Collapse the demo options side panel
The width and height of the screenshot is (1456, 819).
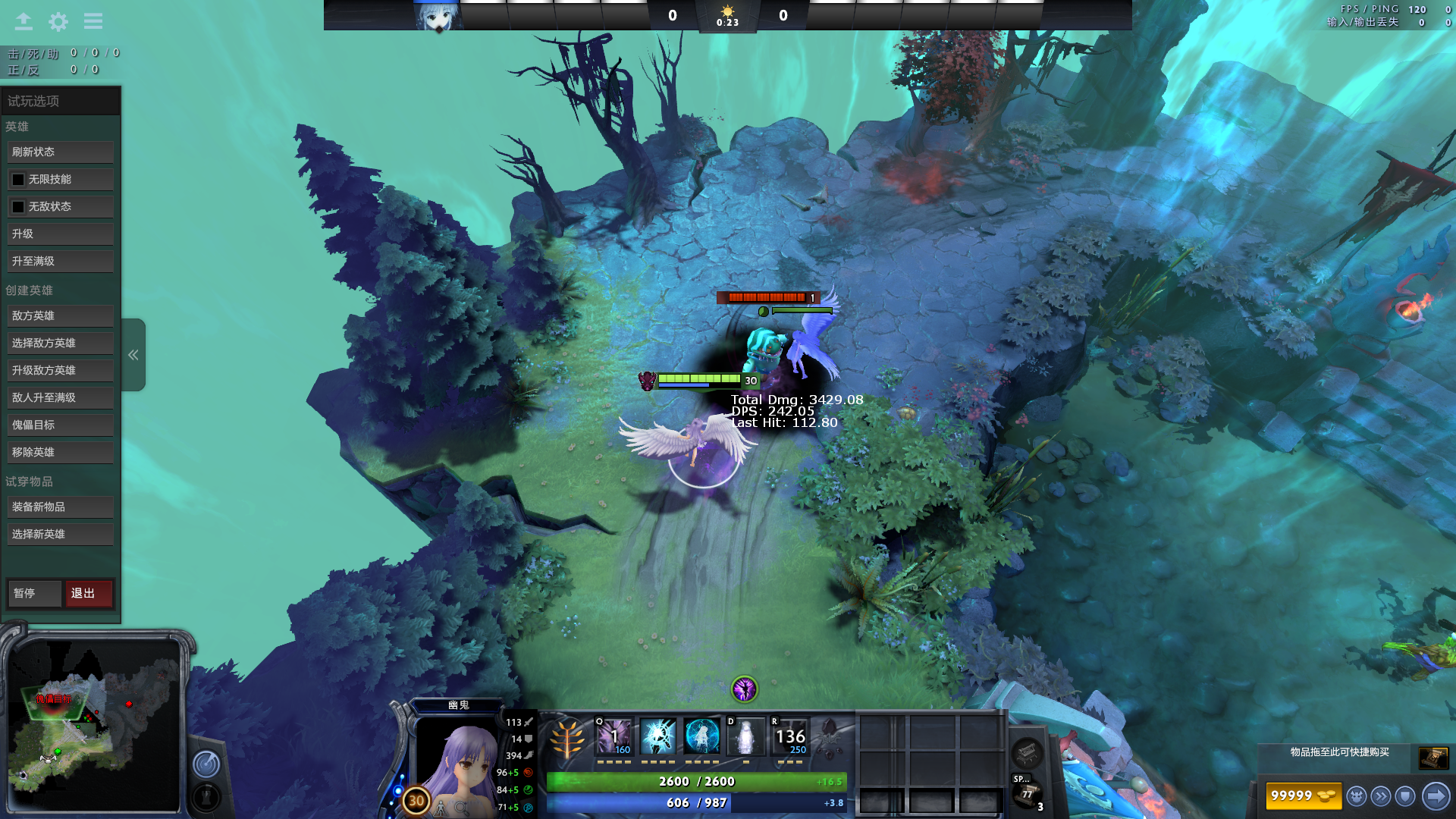point(133,355)
